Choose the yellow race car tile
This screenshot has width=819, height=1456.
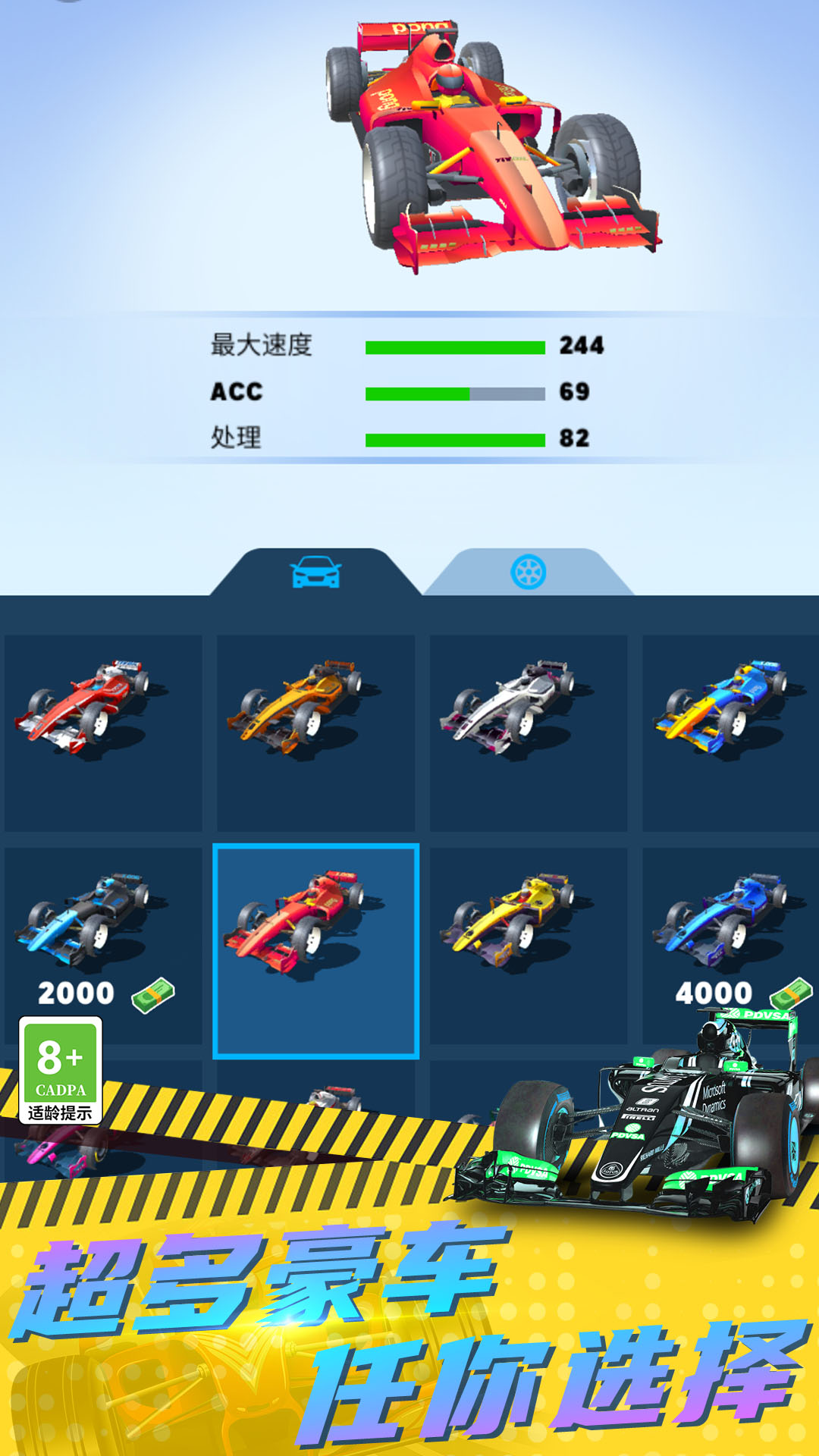point(528,945)
